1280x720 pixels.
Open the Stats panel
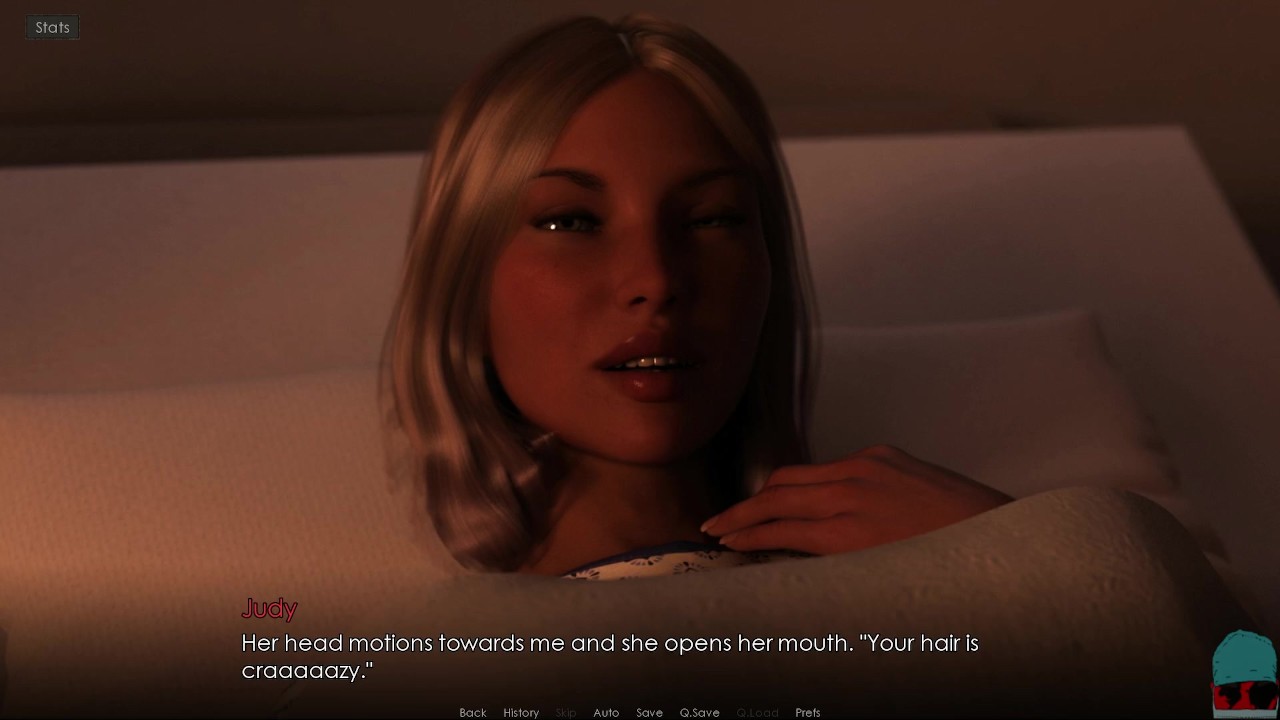52,28
